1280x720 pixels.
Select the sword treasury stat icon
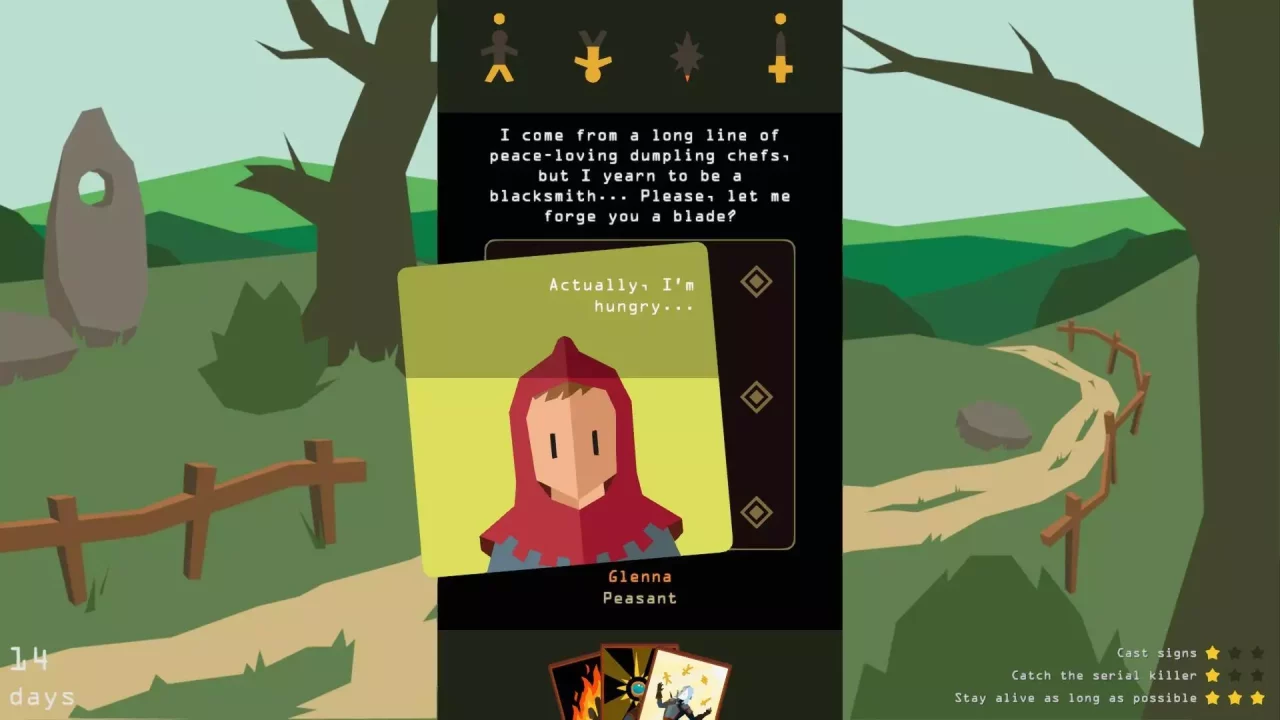[781, 50]
